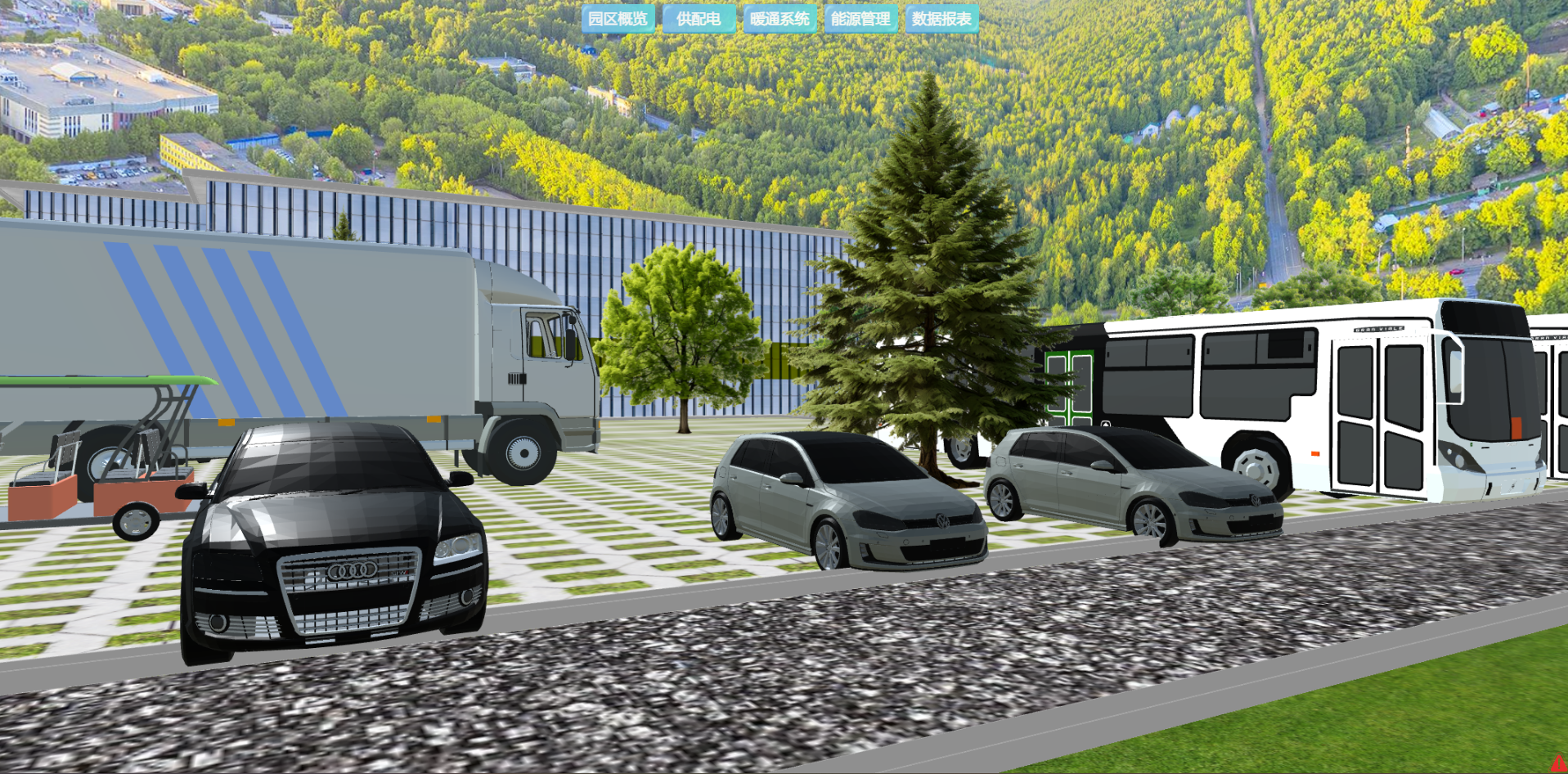Image resolution: width=1568 pixels, height=774 pixels.
Task: Switch to the 暖通系统 HVAC view
Action: click(x=780, y=19)
